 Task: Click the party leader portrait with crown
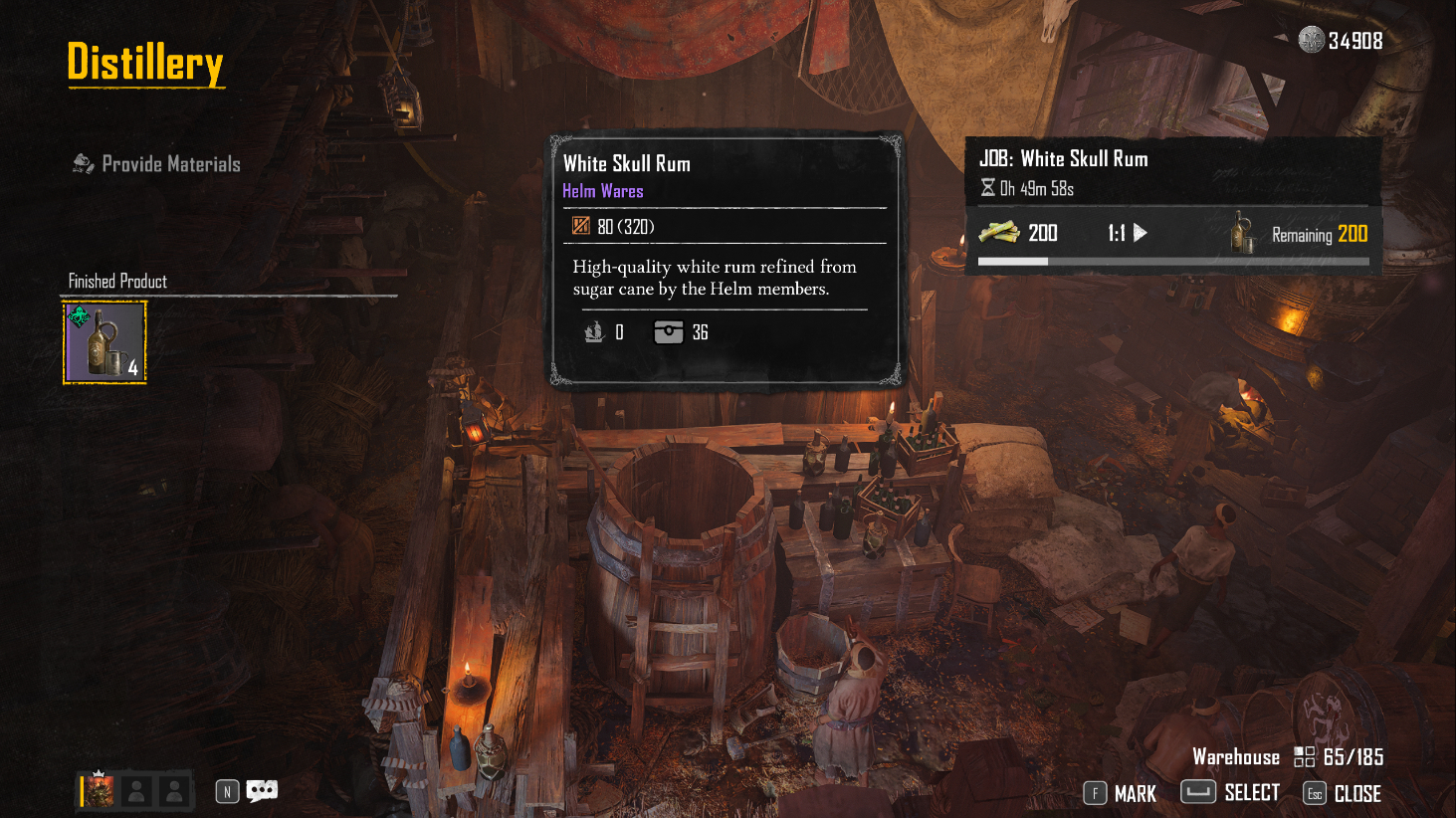(100, 791)
